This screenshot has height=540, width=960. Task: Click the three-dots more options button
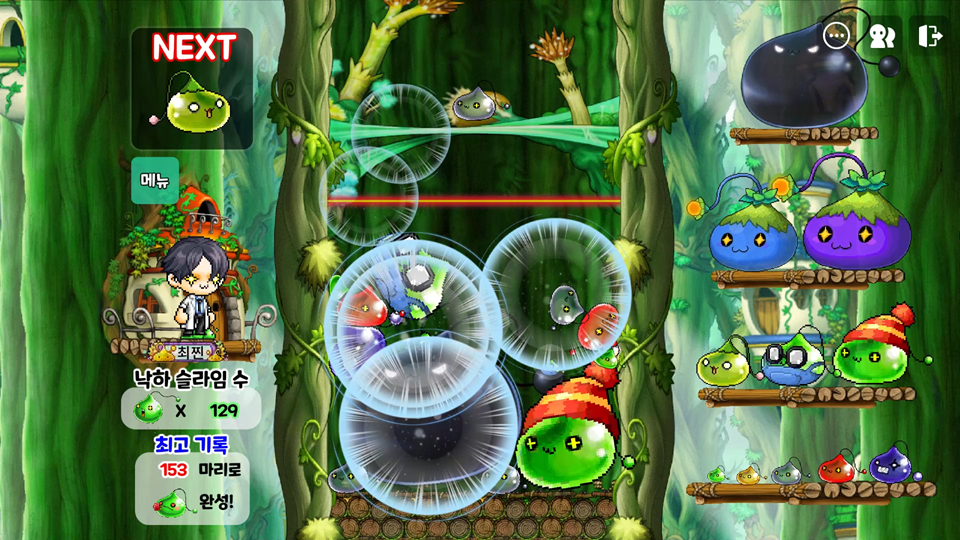(x=836, y=36)
